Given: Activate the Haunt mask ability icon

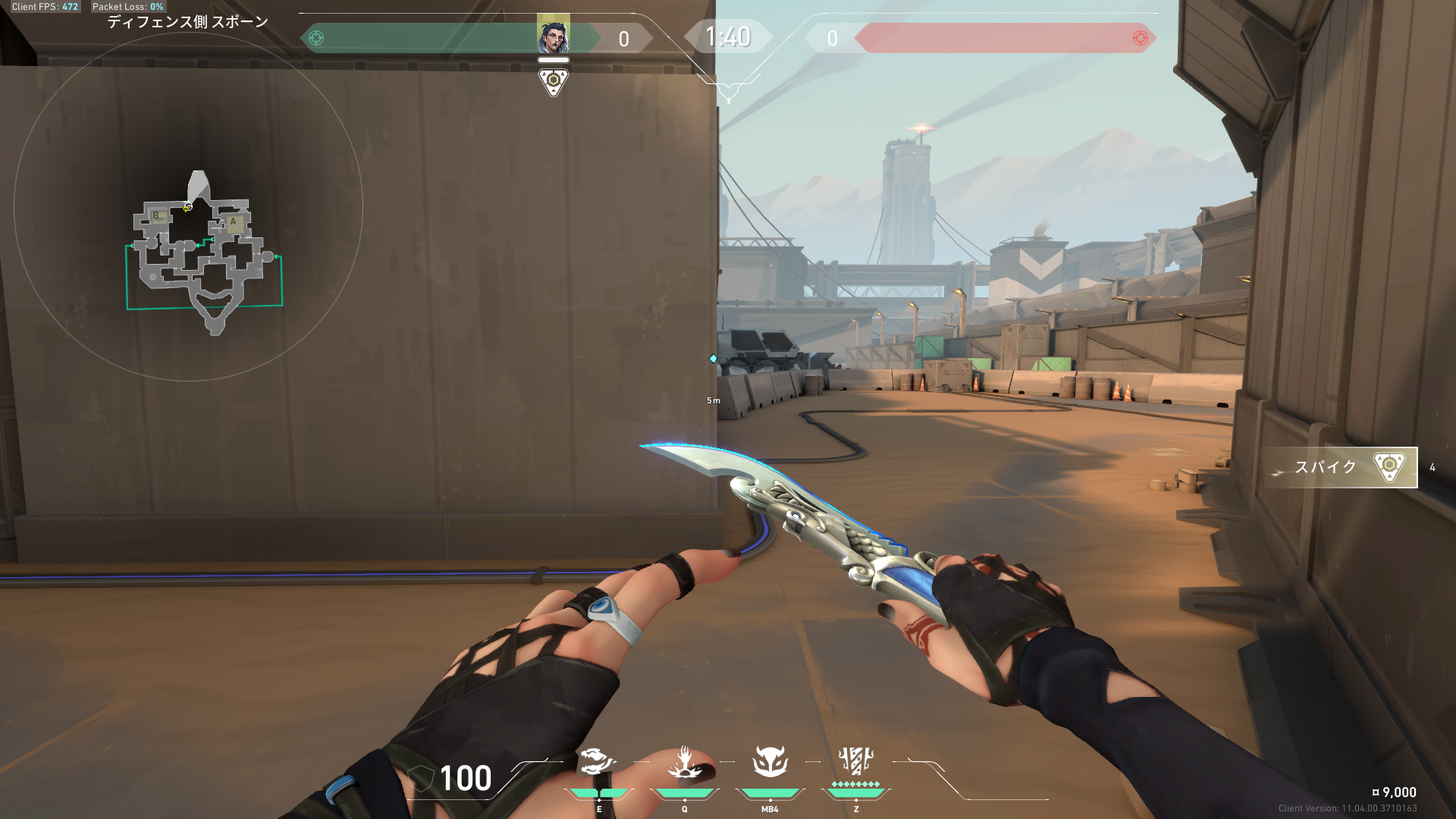Looking at the screenshot, I should click(770, 762).
